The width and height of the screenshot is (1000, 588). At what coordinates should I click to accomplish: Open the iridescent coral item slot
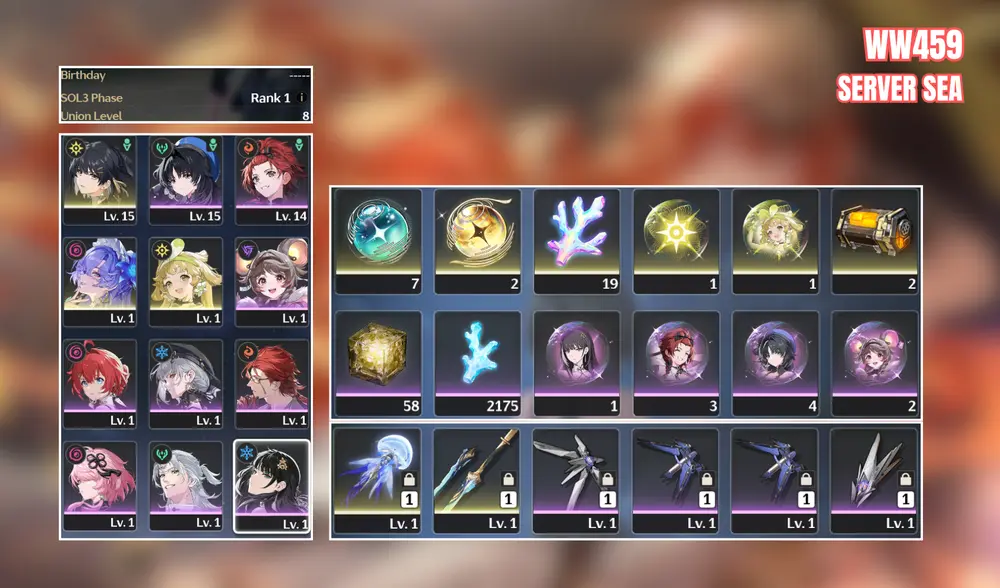576,240
